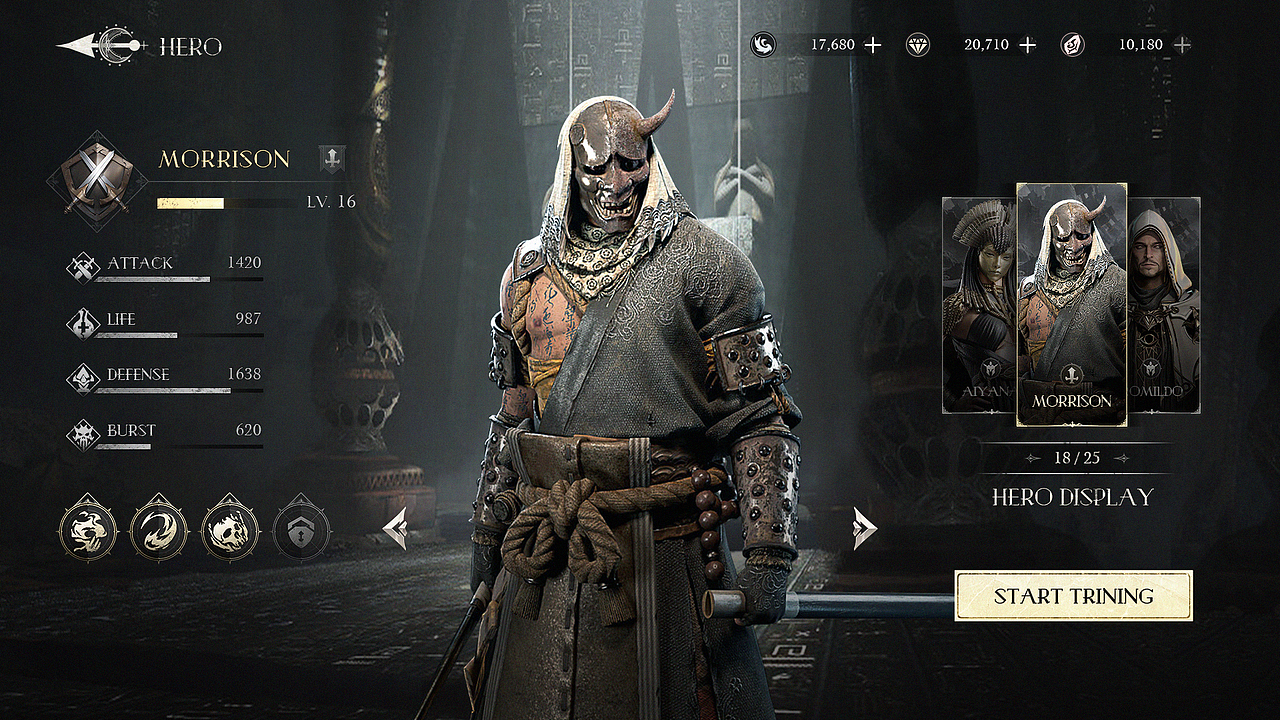Select the flame slash skill icon

tap(160, 529)
